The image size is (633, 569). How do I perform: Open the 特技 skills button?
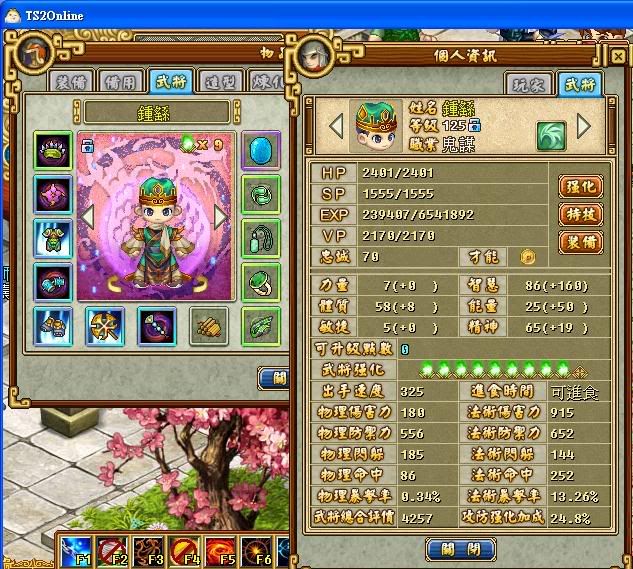[580, 214]
